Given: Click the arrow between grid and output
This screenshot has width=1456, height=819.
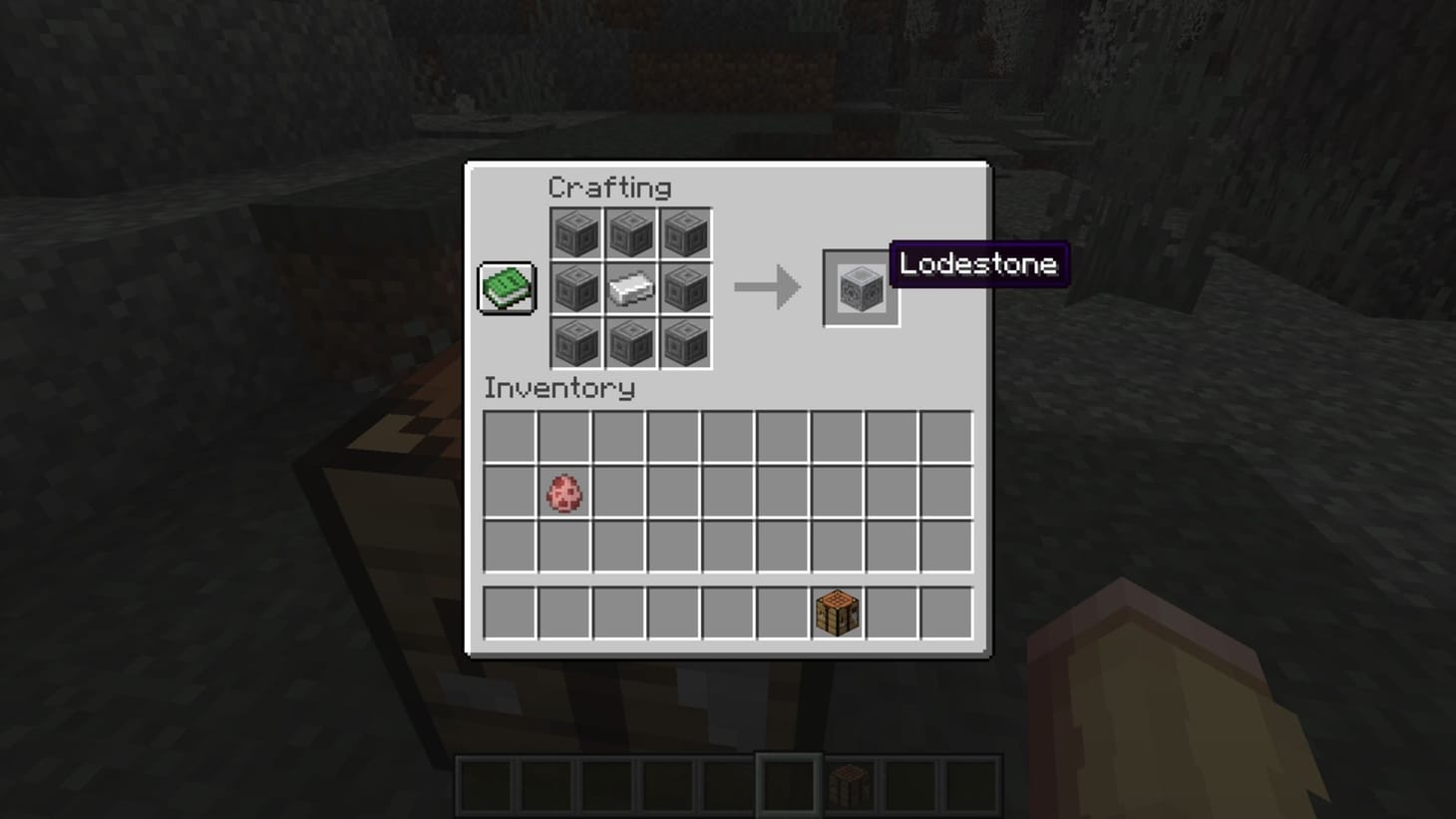Looking at the screenshot, I should [x=768, y=287].
